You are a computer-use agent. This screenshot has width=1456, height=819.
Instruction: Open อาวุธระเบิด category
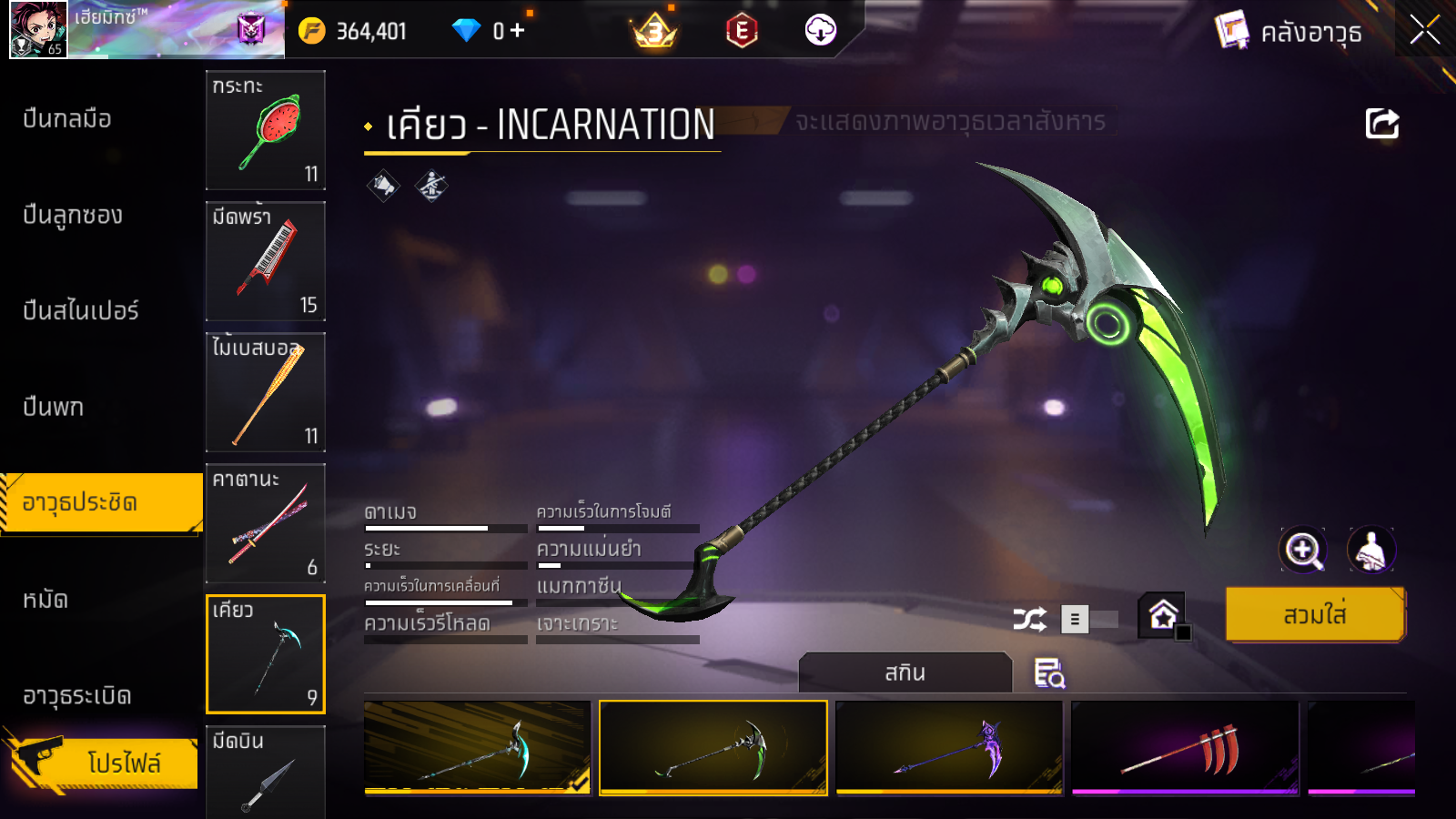(77, 696)
